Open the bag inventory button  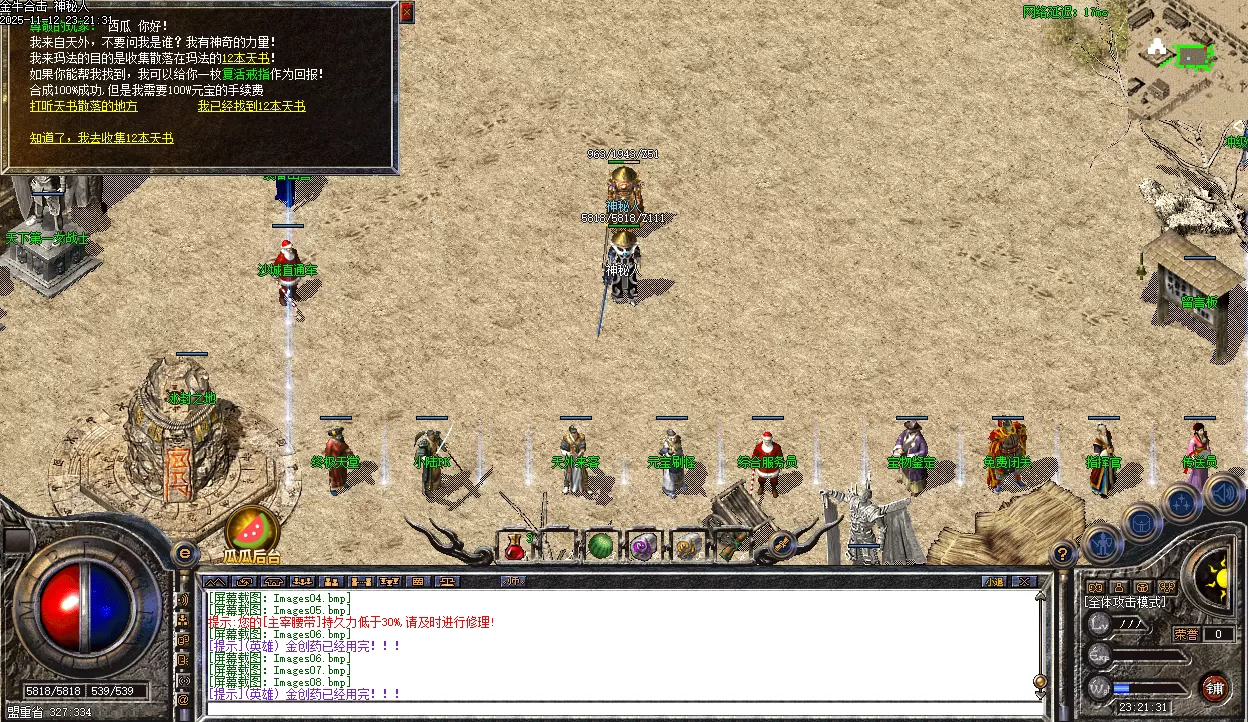[x=1141, y=522]
